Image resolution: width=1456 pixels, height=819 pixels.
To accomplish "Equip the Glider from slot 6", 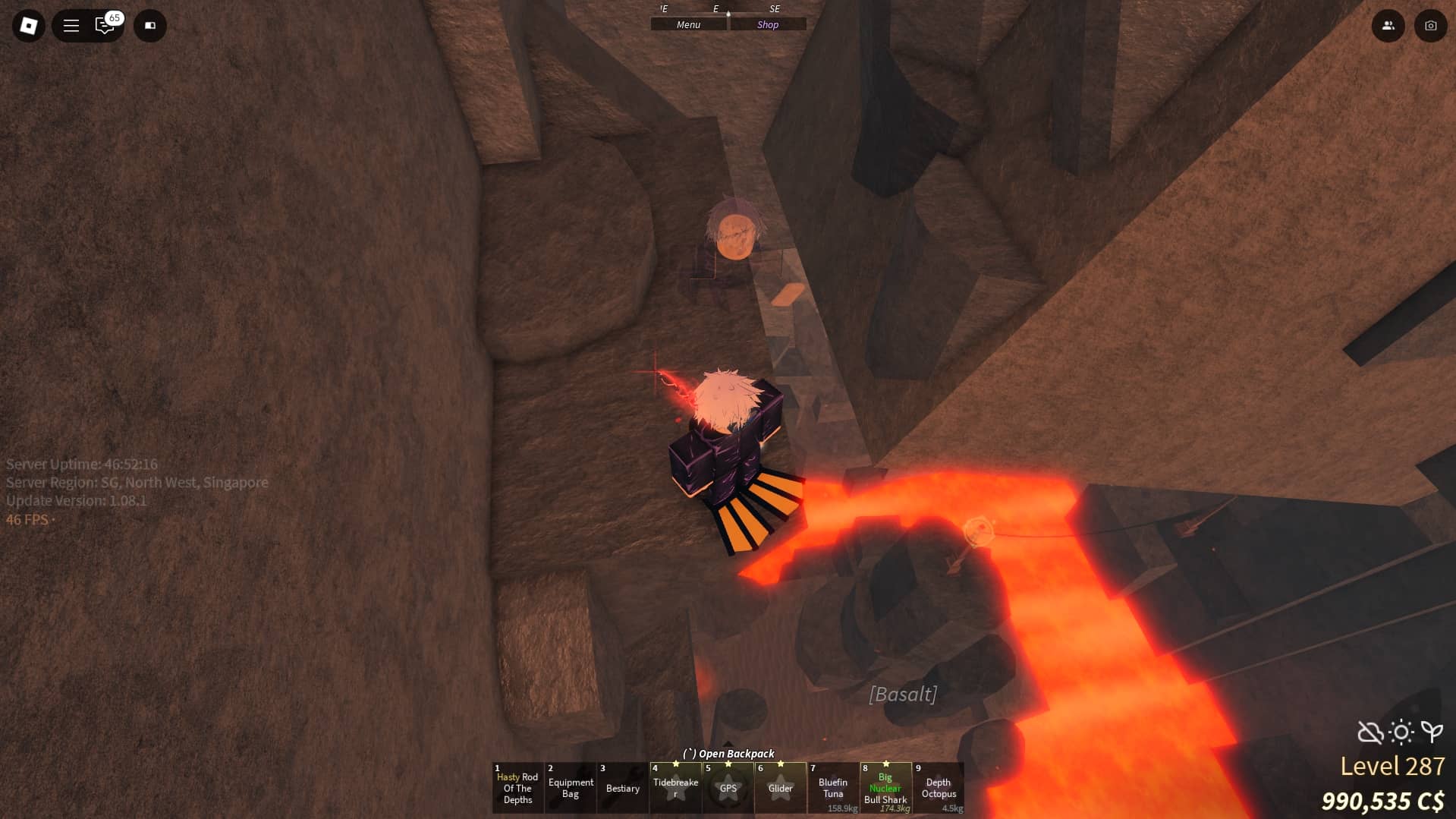I will point(780,788).
